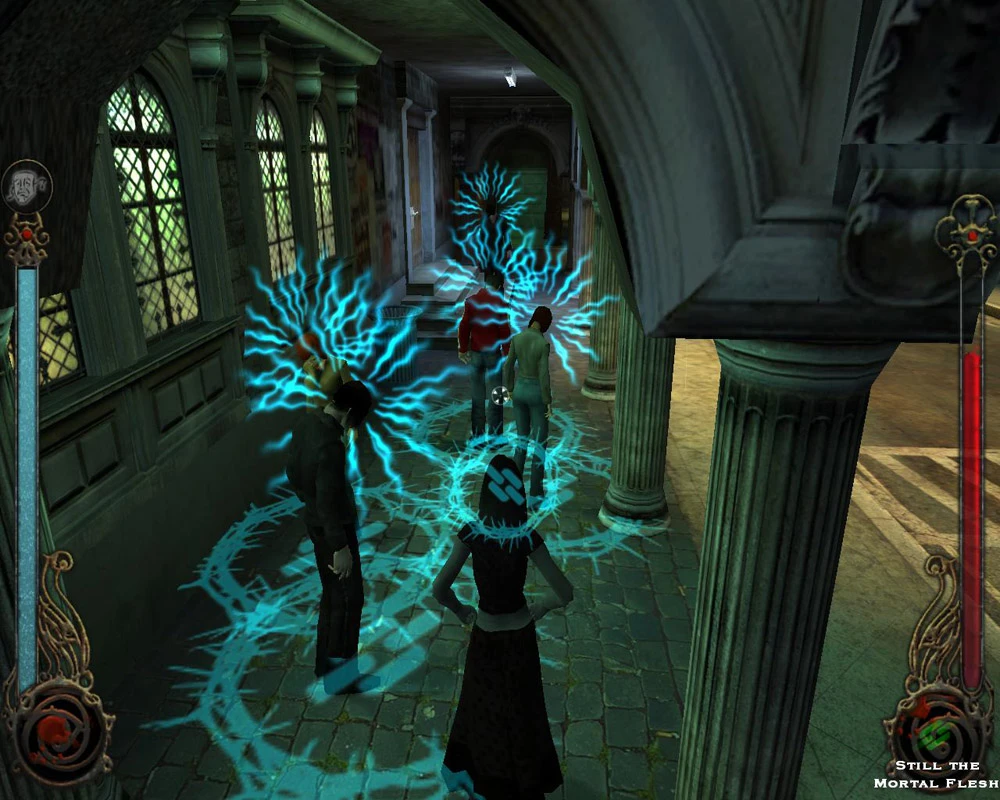Select the theater mask status icon
1000x800 pixels.
tap(27, 185)
